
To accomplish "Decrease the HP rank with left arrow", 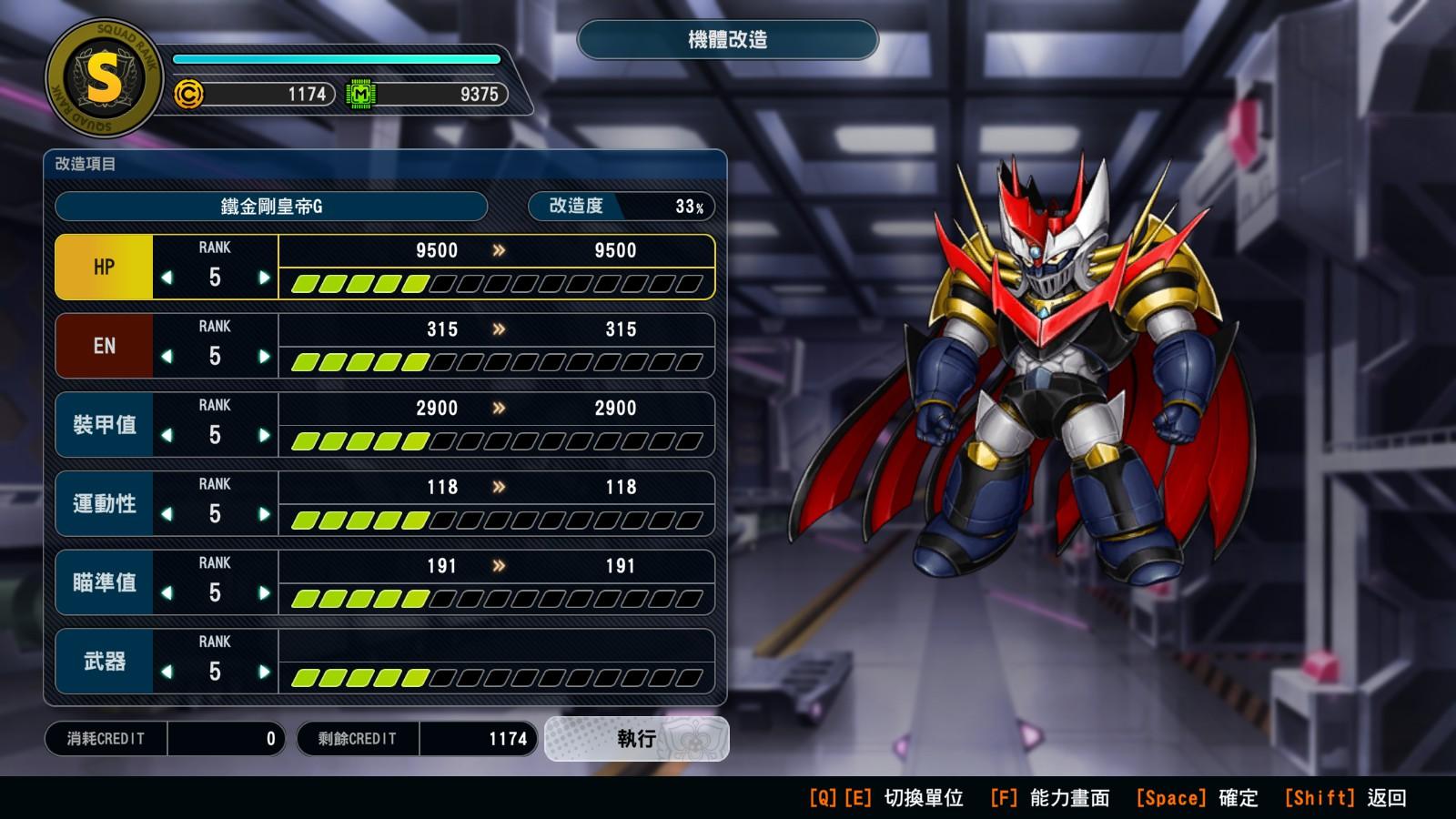I will [167, 278].
